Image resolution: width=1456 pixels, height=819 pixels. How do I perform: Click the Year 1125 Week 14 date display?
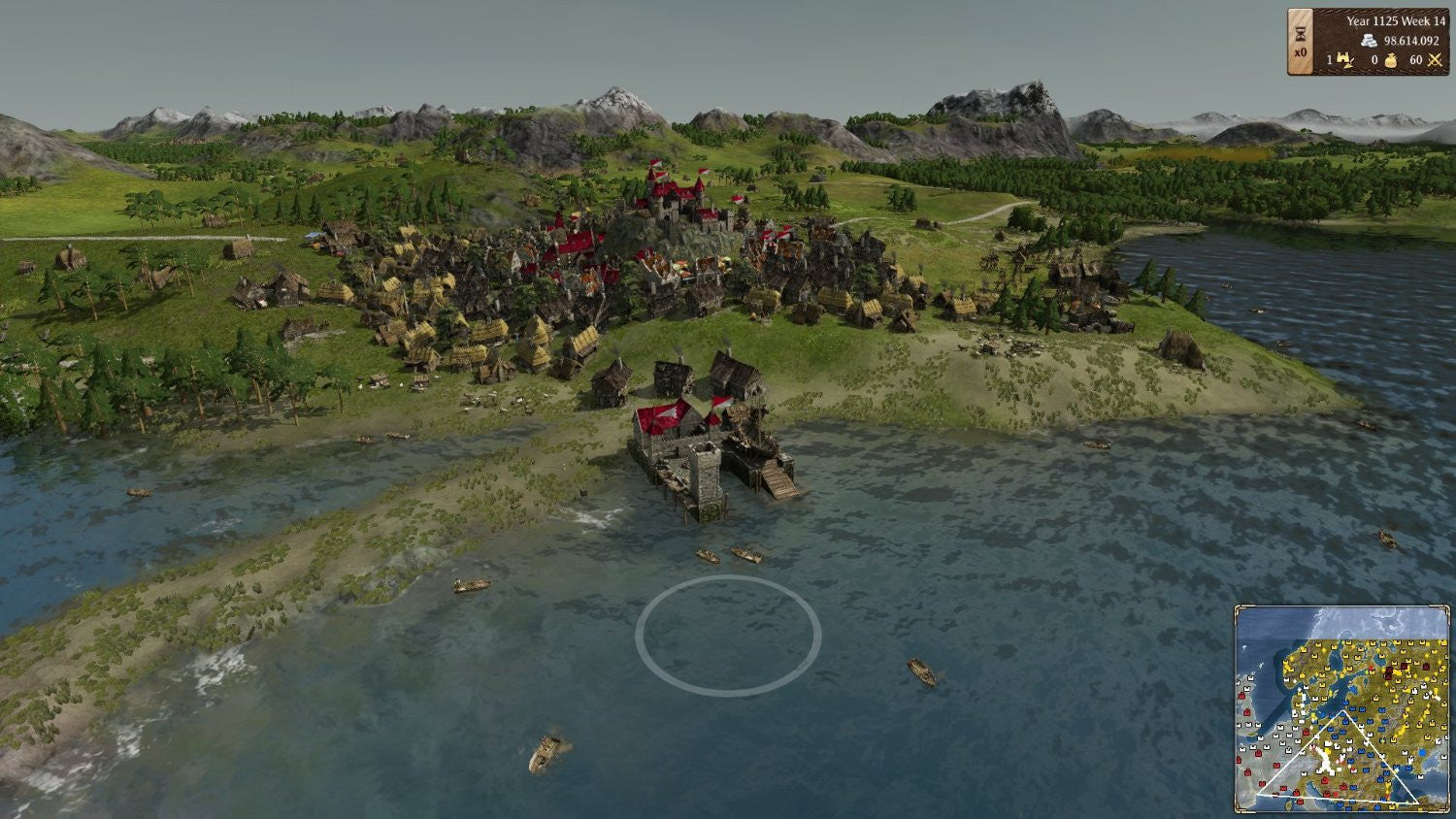coord(1395,20)
